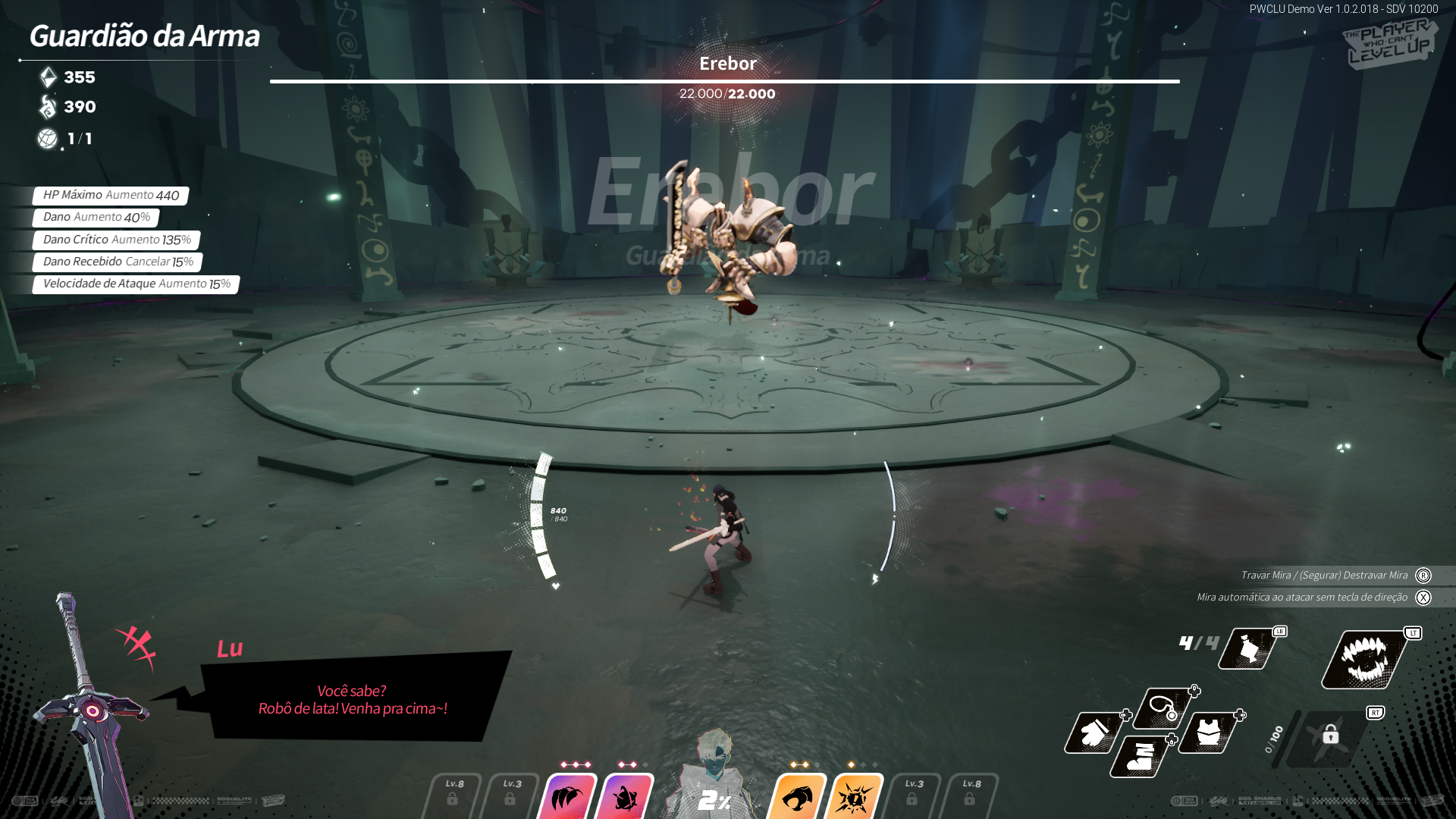
Task: Click Lu's sword dialogue speech bubble
Action: [x=353, y=699]
